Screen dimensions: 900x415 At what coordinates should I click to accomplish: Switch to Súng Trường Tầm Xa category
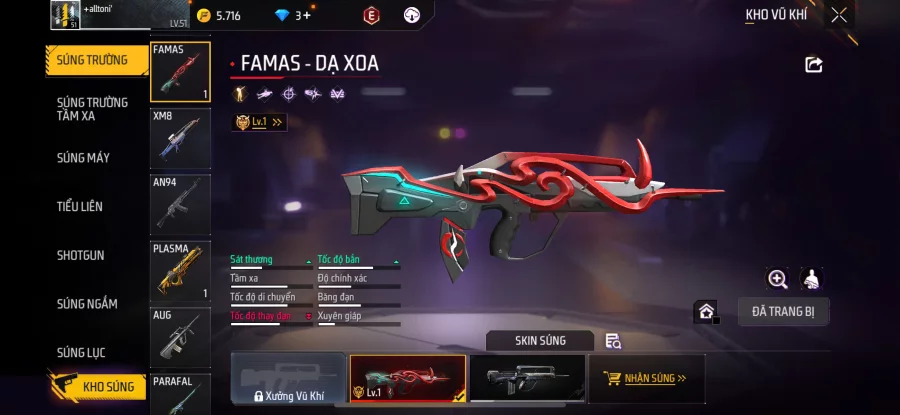point(92,109)
